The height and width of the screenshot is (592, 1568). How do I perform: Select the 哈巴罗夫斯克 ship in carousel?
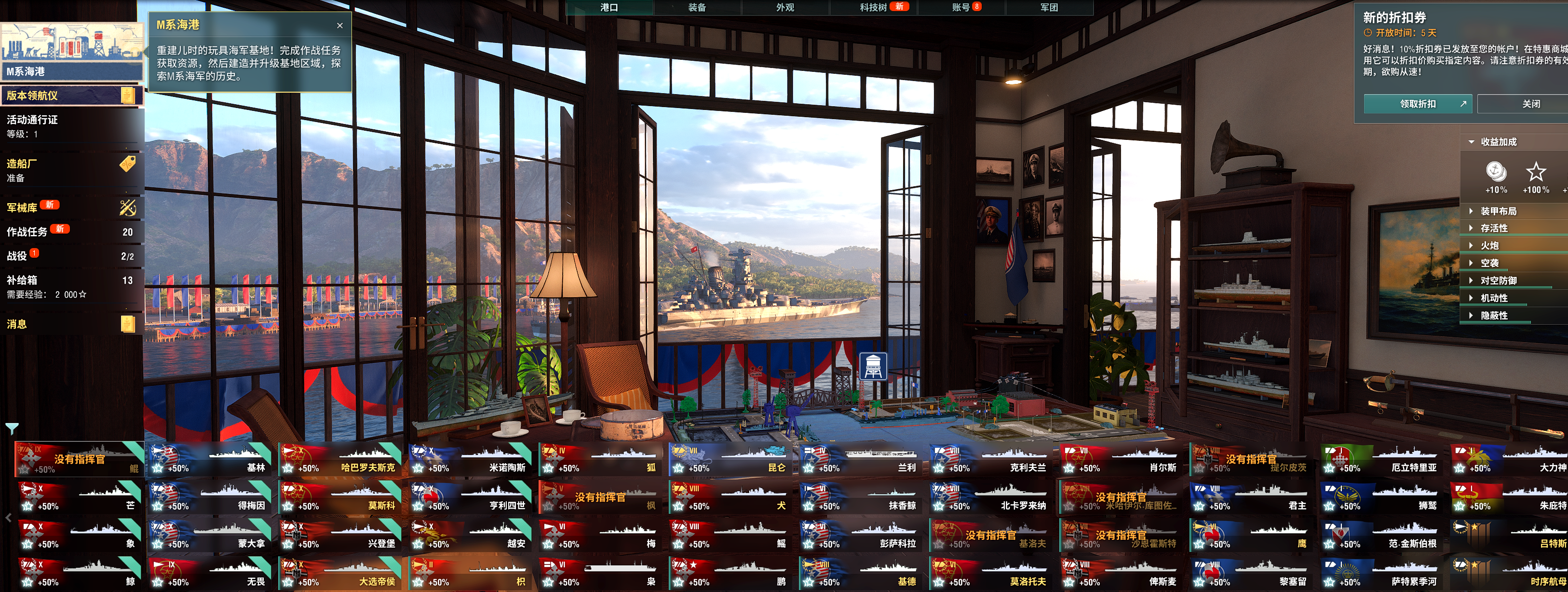(340, 460)
